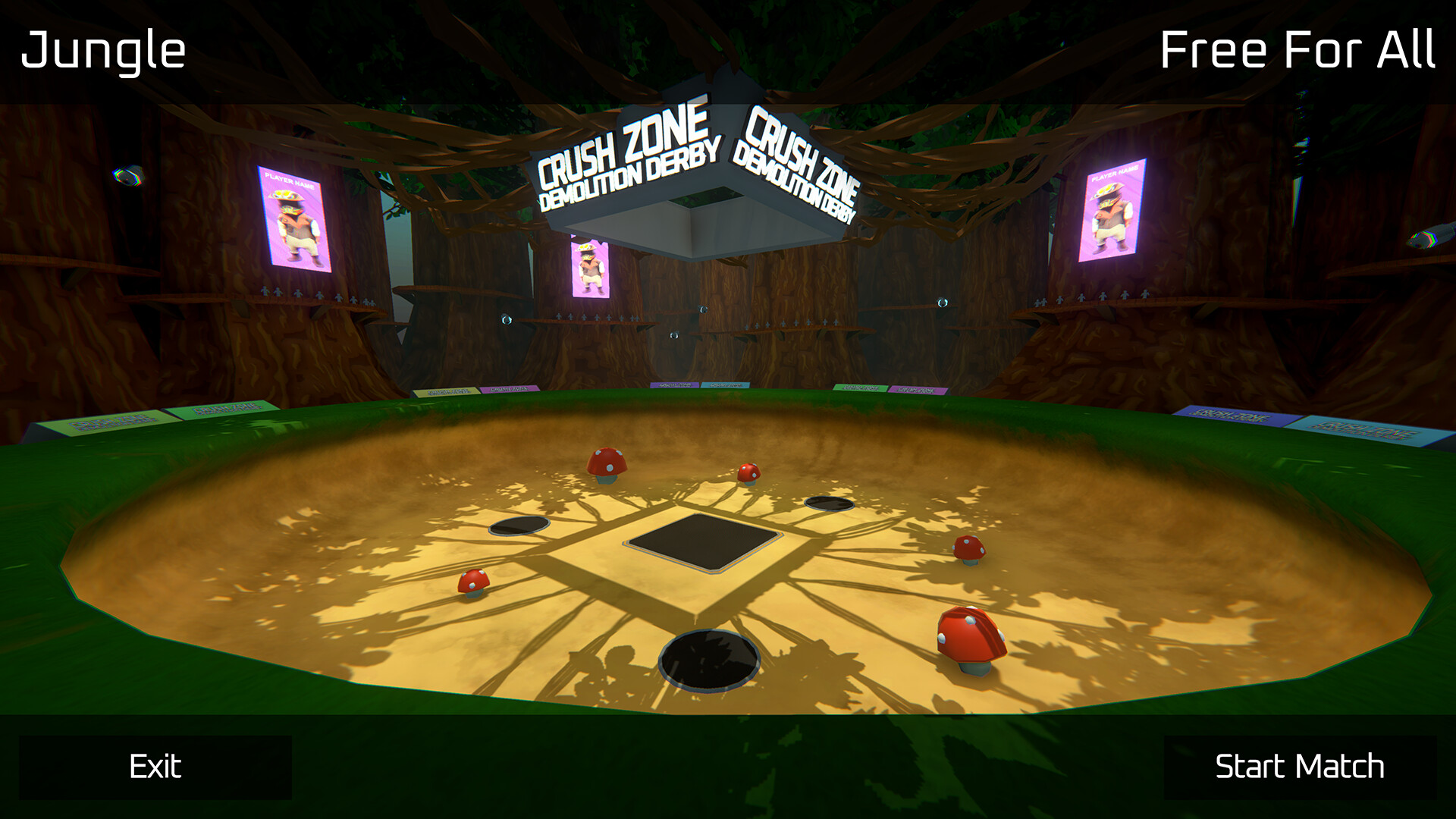This screenshot has width=1456, height=819.
Task: Click the spotlight on the left tree
Action: (x=129, y=176)
